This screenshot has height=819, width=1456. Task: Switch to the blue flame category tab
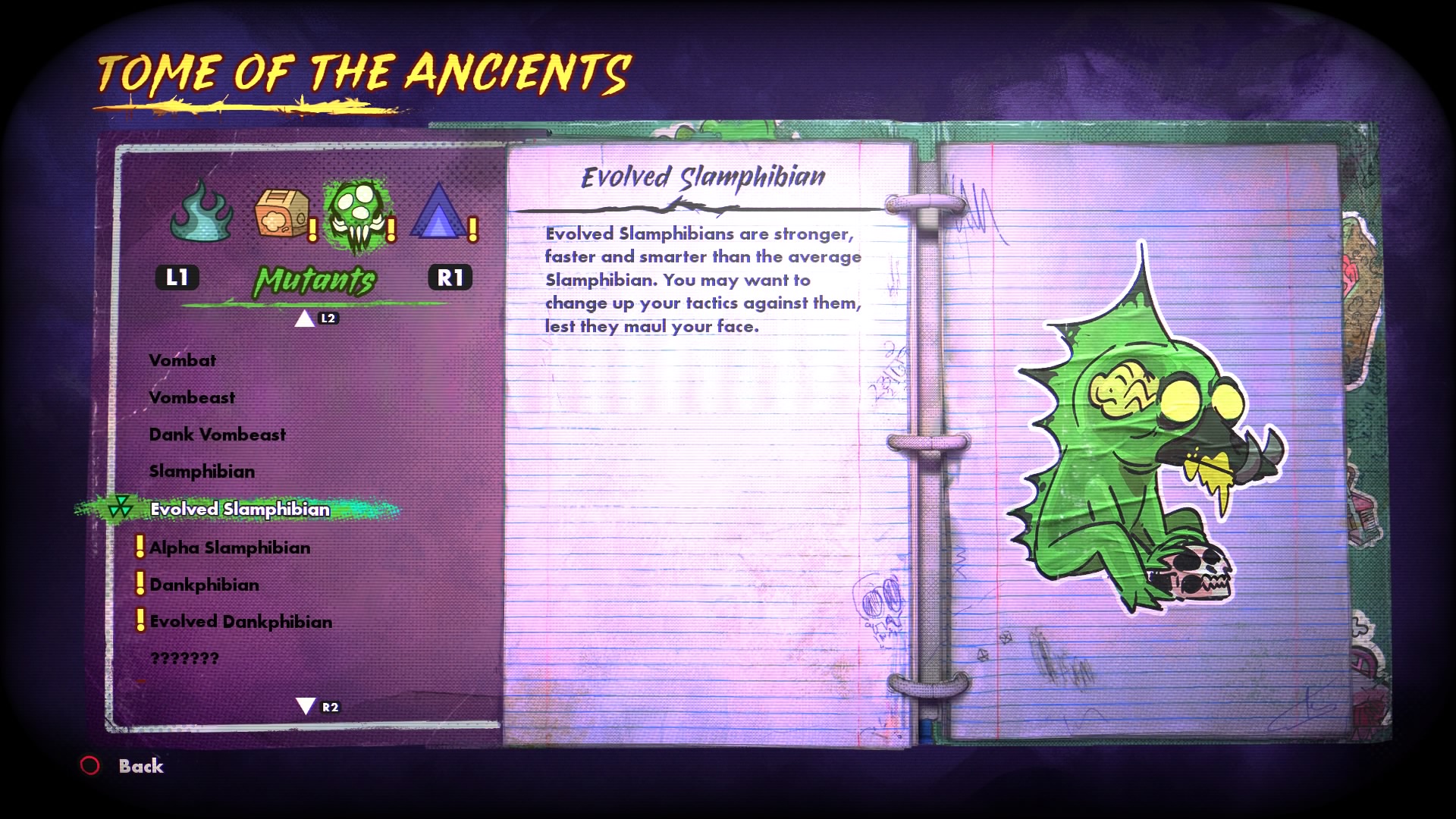(202, 212)
